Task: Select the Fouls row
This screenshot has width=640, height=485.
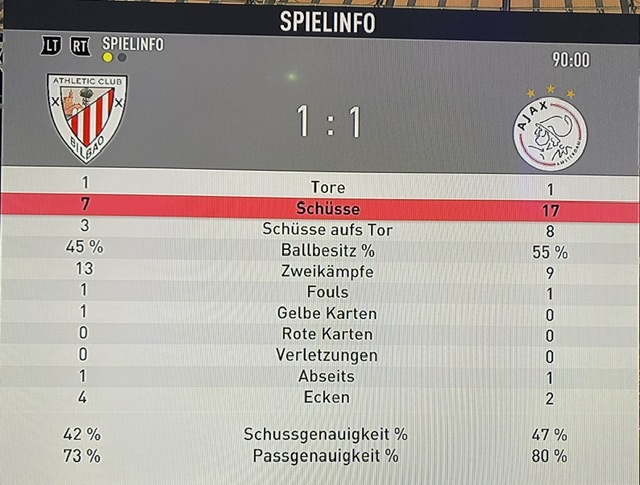Action: (327, 292)
